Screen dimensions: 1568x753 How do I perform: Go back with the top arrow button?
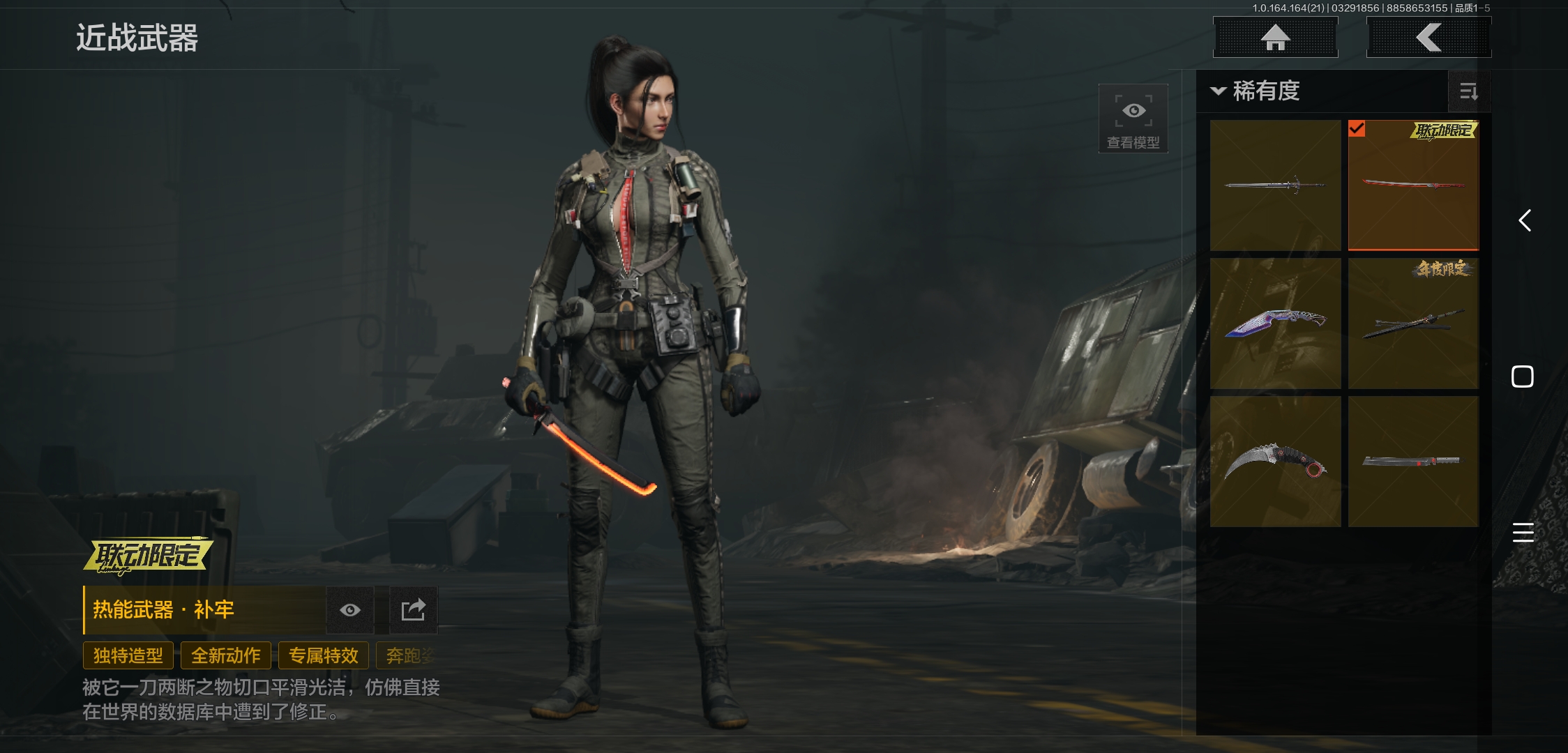click(1428, 38)
